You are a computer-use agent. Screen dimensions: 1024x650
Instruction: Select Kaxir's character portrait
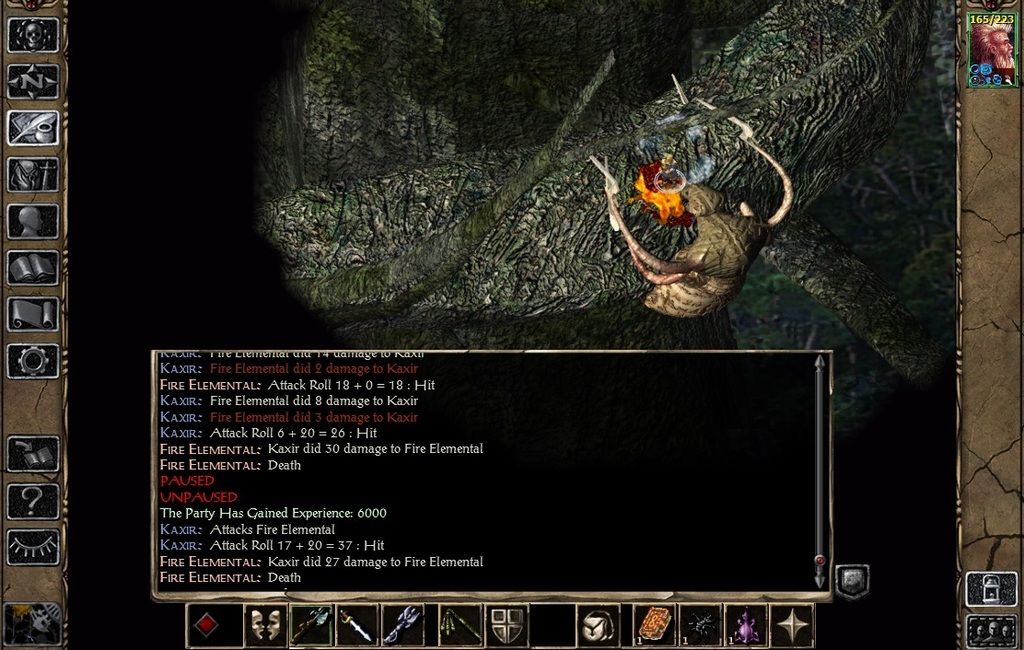pyautogui.click(x=991, y=49)
